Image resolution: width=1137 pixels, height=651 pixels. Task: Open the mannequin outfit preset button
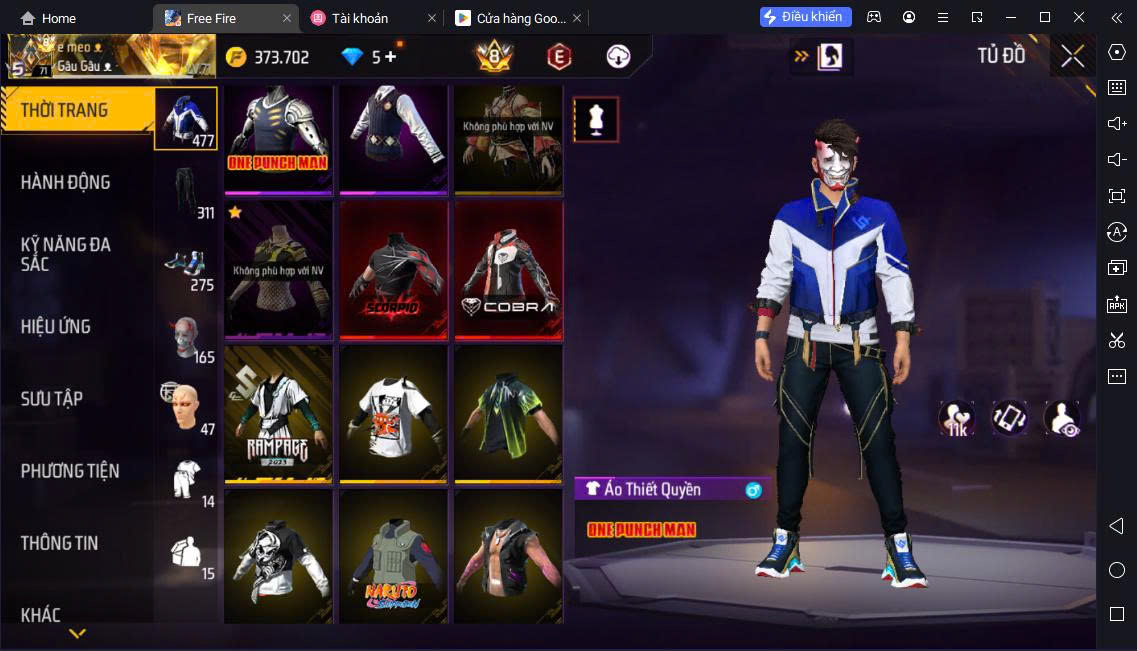596,120
